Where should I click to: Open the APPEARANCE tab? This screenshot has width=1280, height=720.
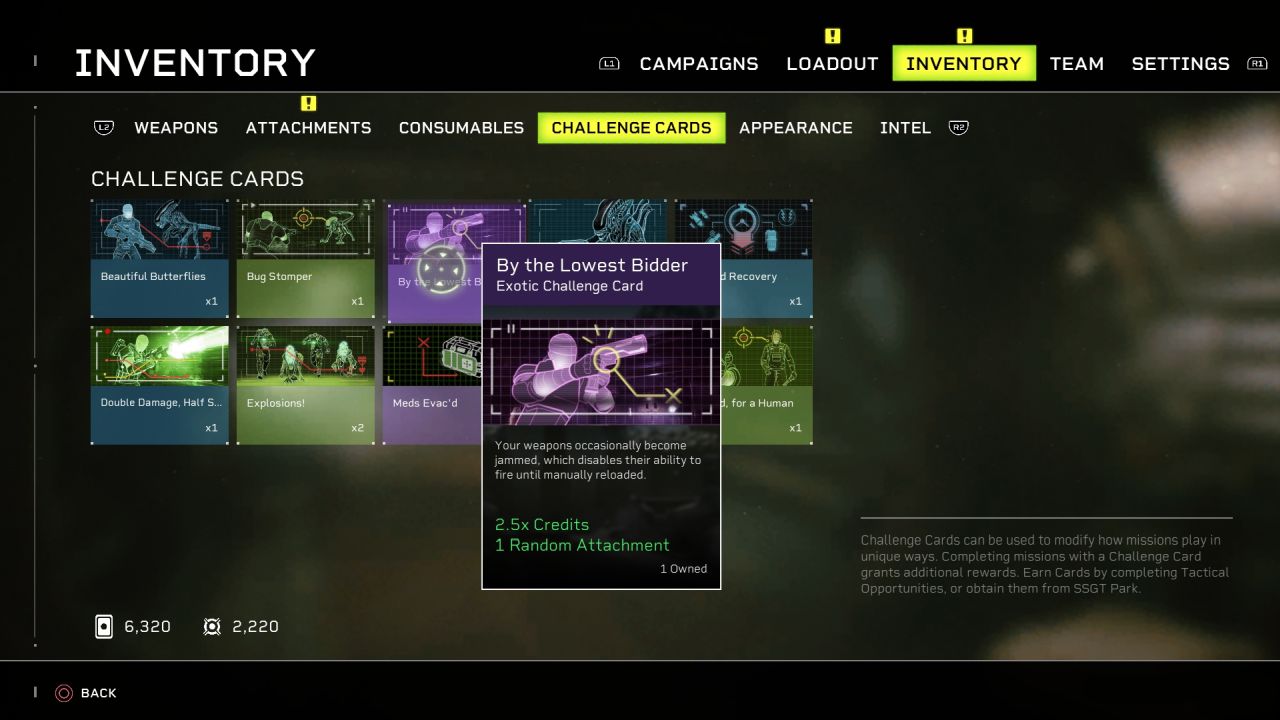click(x=796, y=127)
